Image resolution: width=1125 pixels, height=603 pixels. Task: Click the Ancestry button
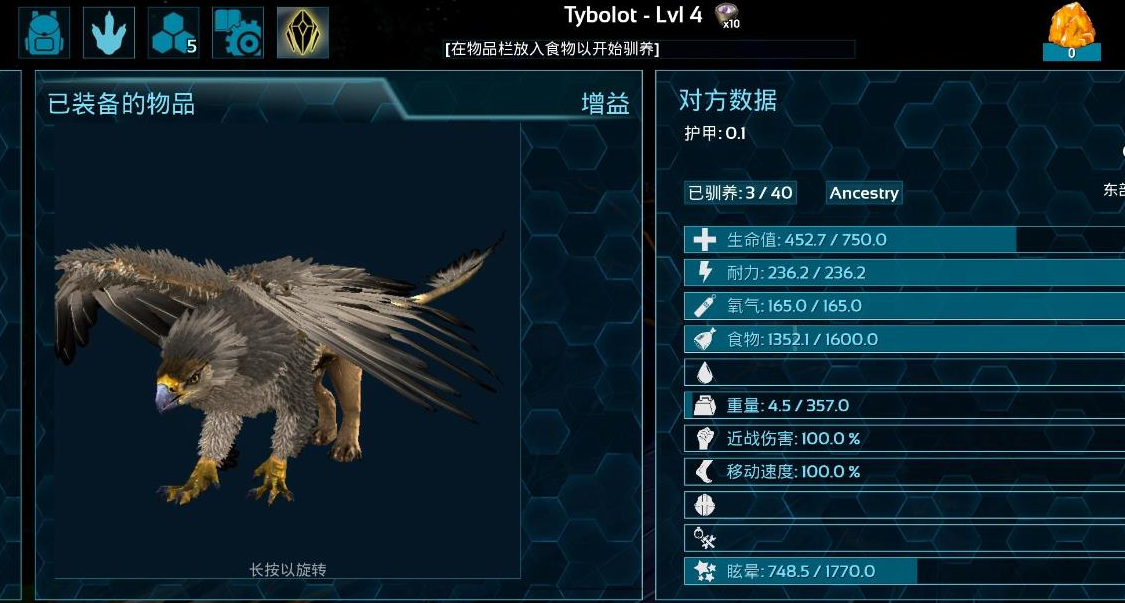(864, 193)
